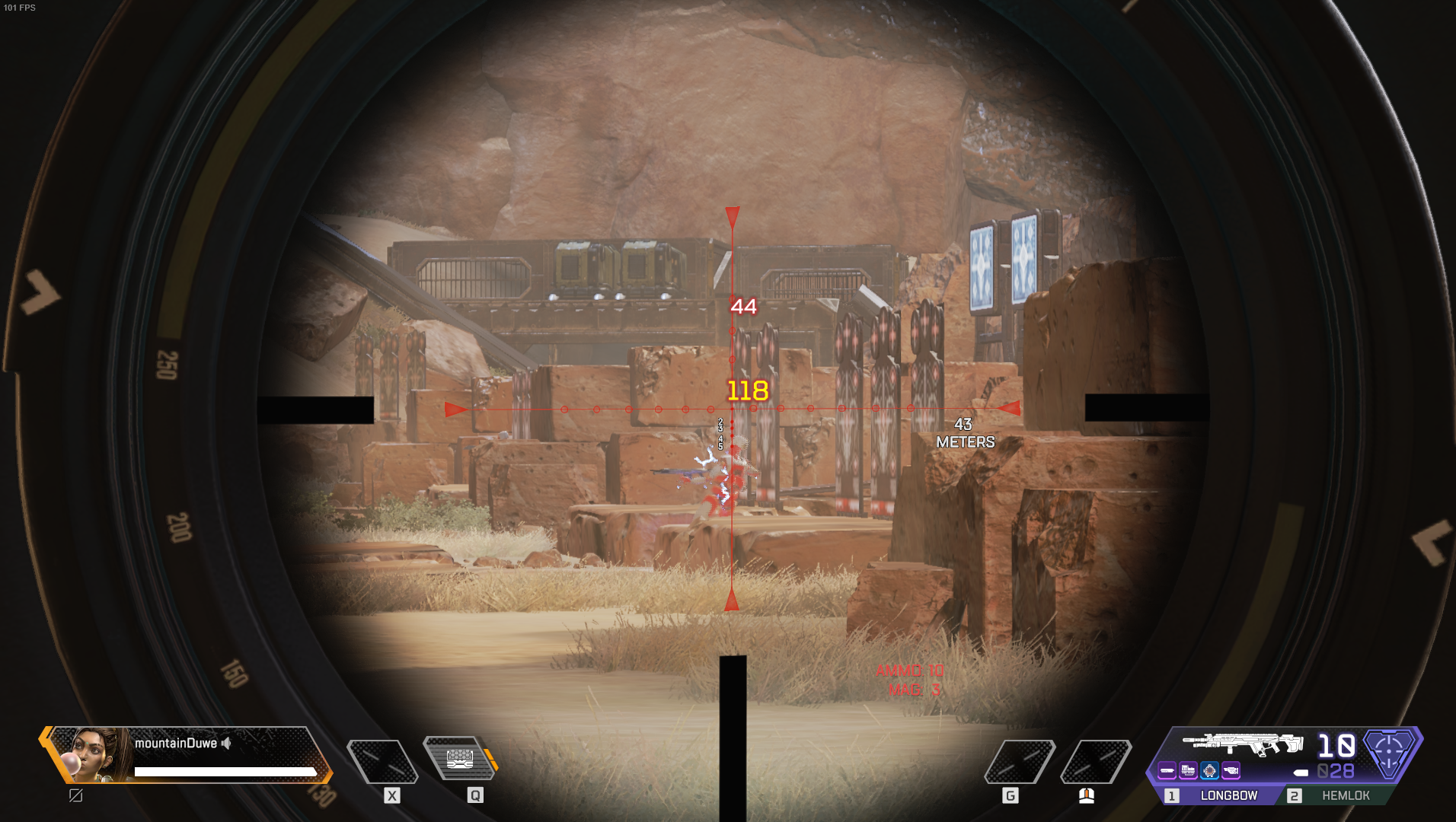The width and height of the screenshot is (1456, 822).
Task: Click the sniper stock attachment icon
Action: (1231, 771)
